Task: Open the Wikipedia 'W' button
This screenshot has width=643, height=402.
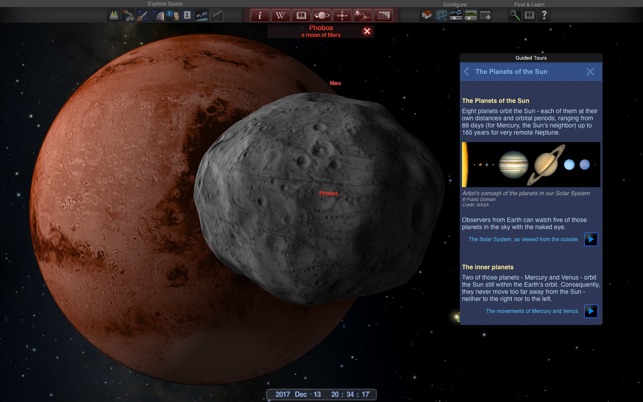Action: click(280, 16)
